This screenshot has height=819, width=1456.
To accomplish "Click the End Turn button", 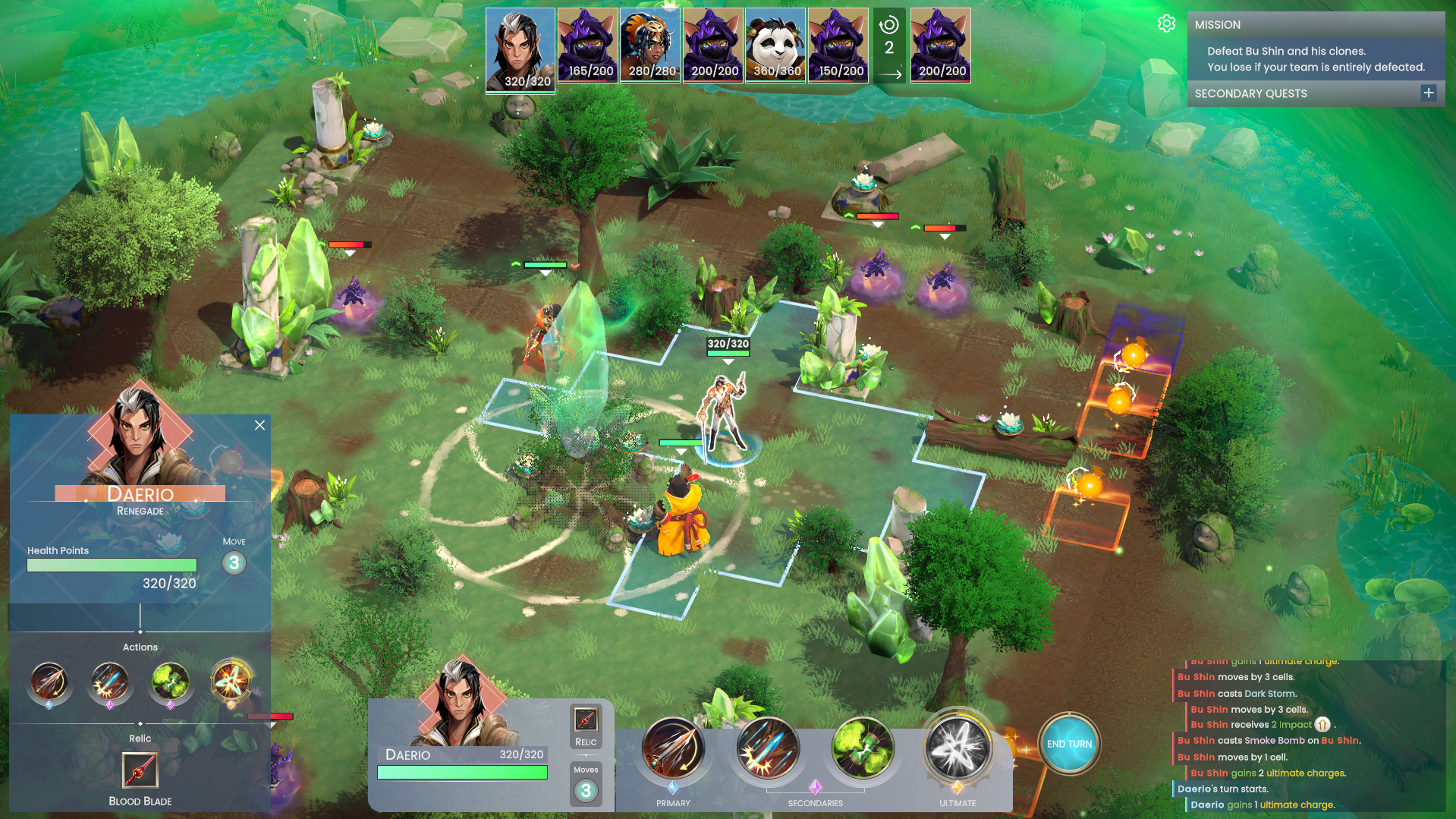I will pyautogui.click(x=1069, y=744).
